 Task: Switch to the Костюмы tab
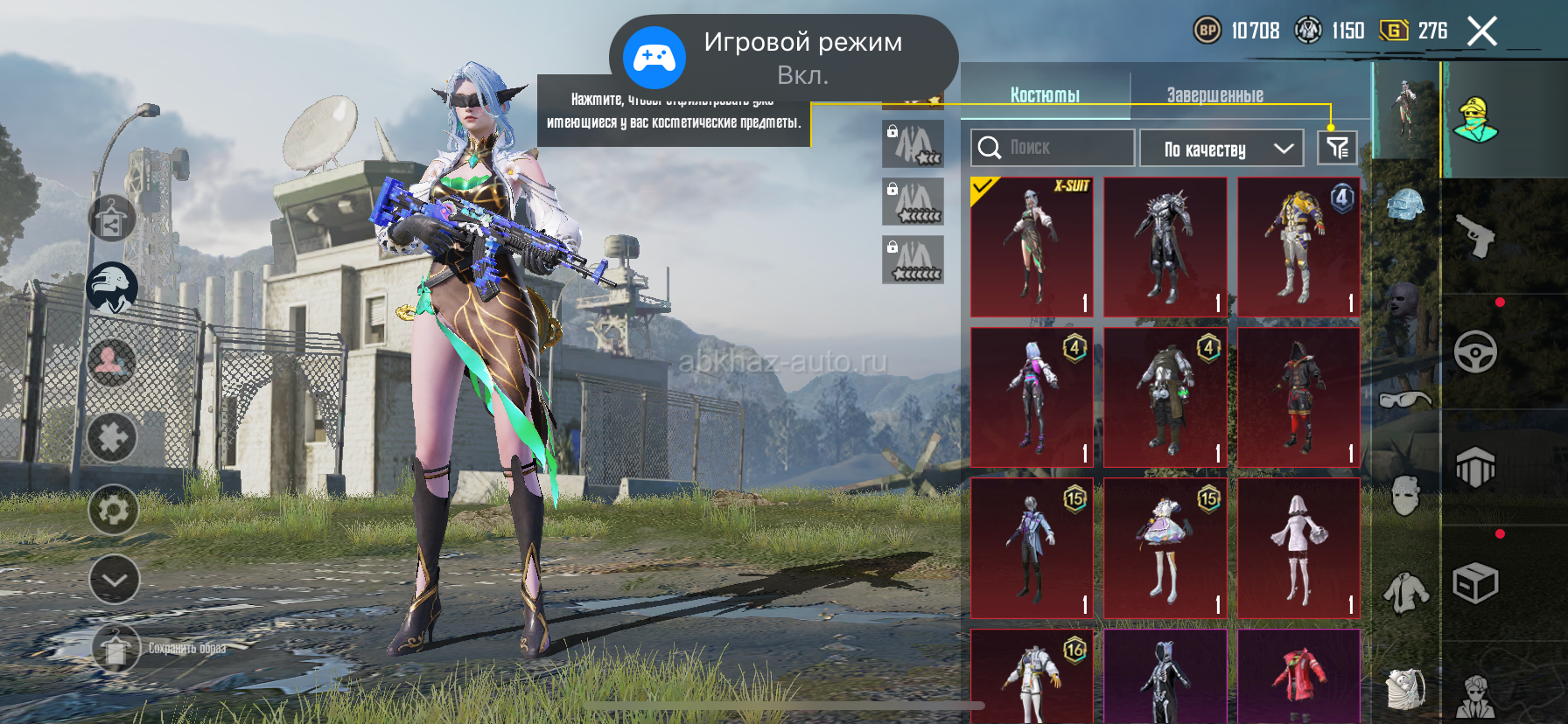(1045, 95)
